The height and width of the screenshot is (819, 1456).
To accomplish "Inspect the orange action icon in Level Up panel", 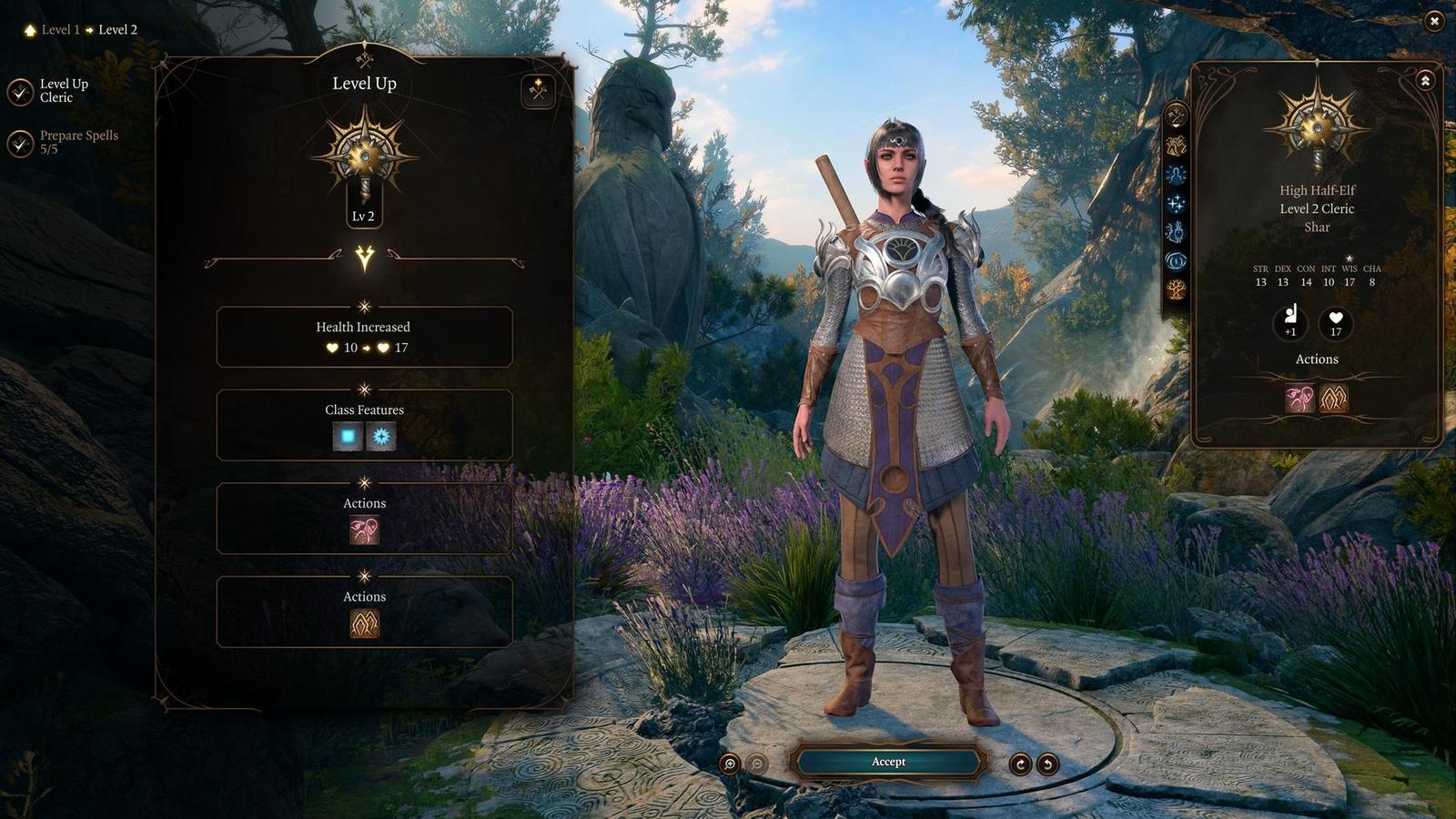I will point(364,623).
